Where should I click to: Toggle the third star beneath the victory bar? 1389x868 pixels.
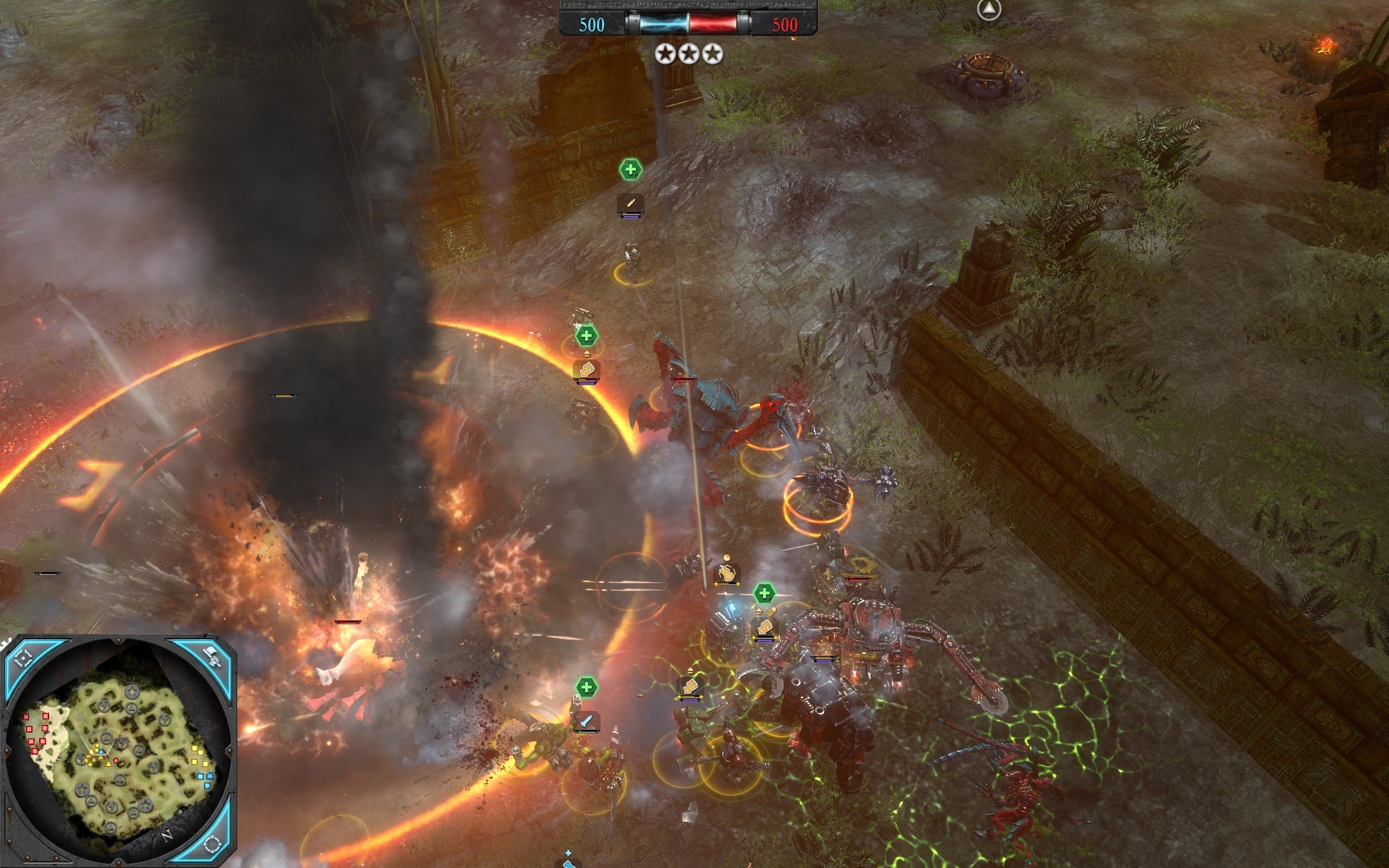point(713,55)
